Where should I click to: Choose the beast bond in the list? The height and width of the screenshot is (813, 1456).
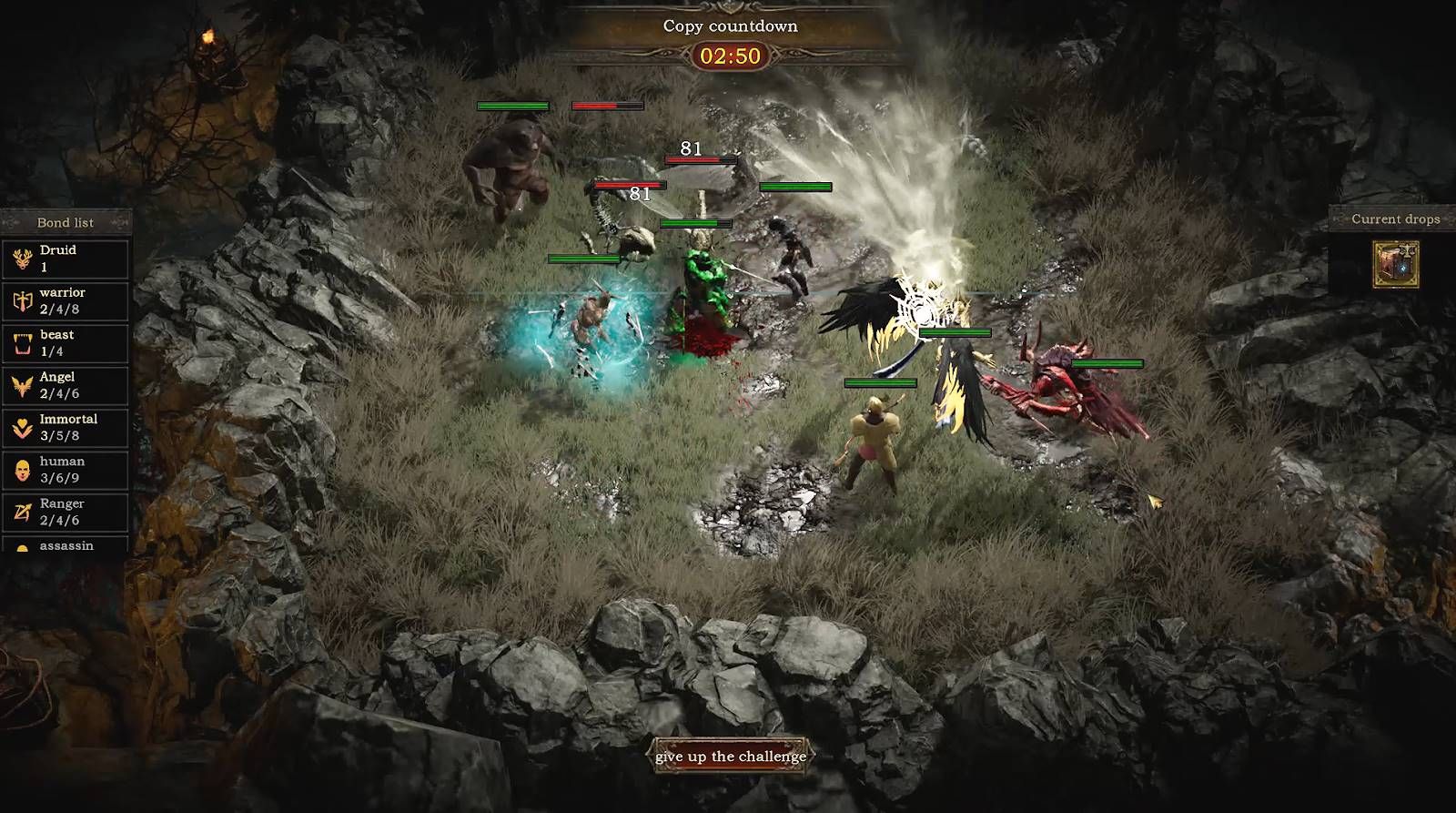(66, 343)
